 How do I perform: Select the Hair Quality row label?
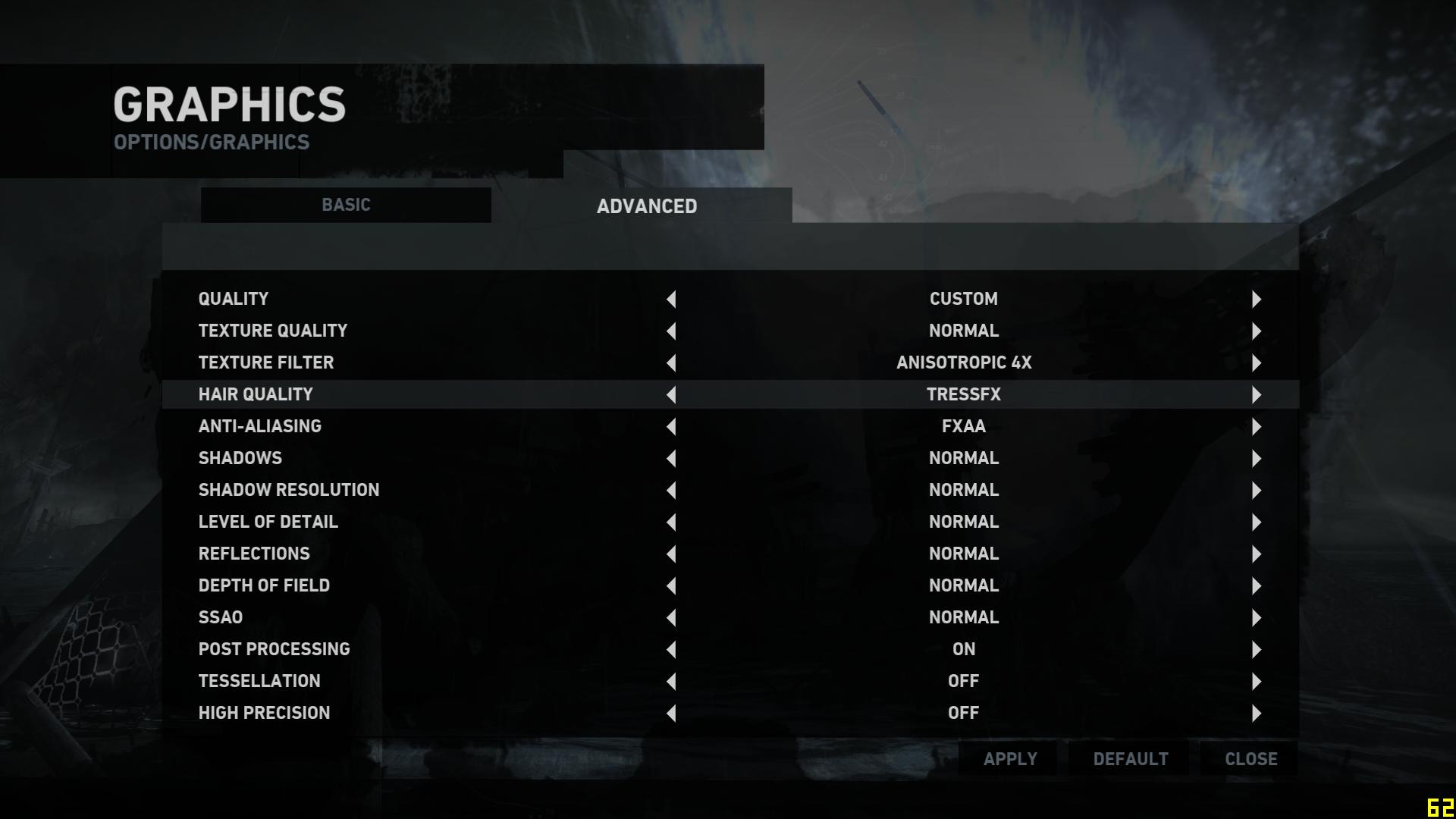coord(256,394)
